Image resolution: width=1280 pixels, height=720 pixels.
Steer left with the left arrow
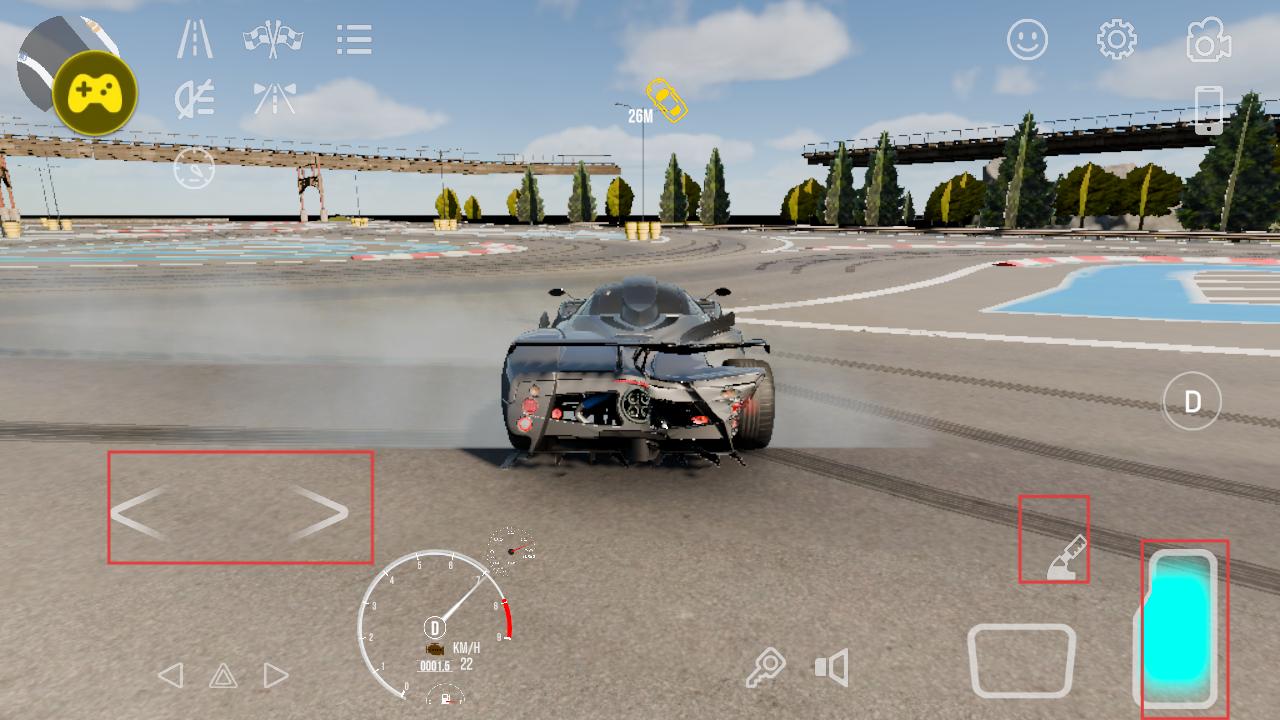[x=138, y=513]
